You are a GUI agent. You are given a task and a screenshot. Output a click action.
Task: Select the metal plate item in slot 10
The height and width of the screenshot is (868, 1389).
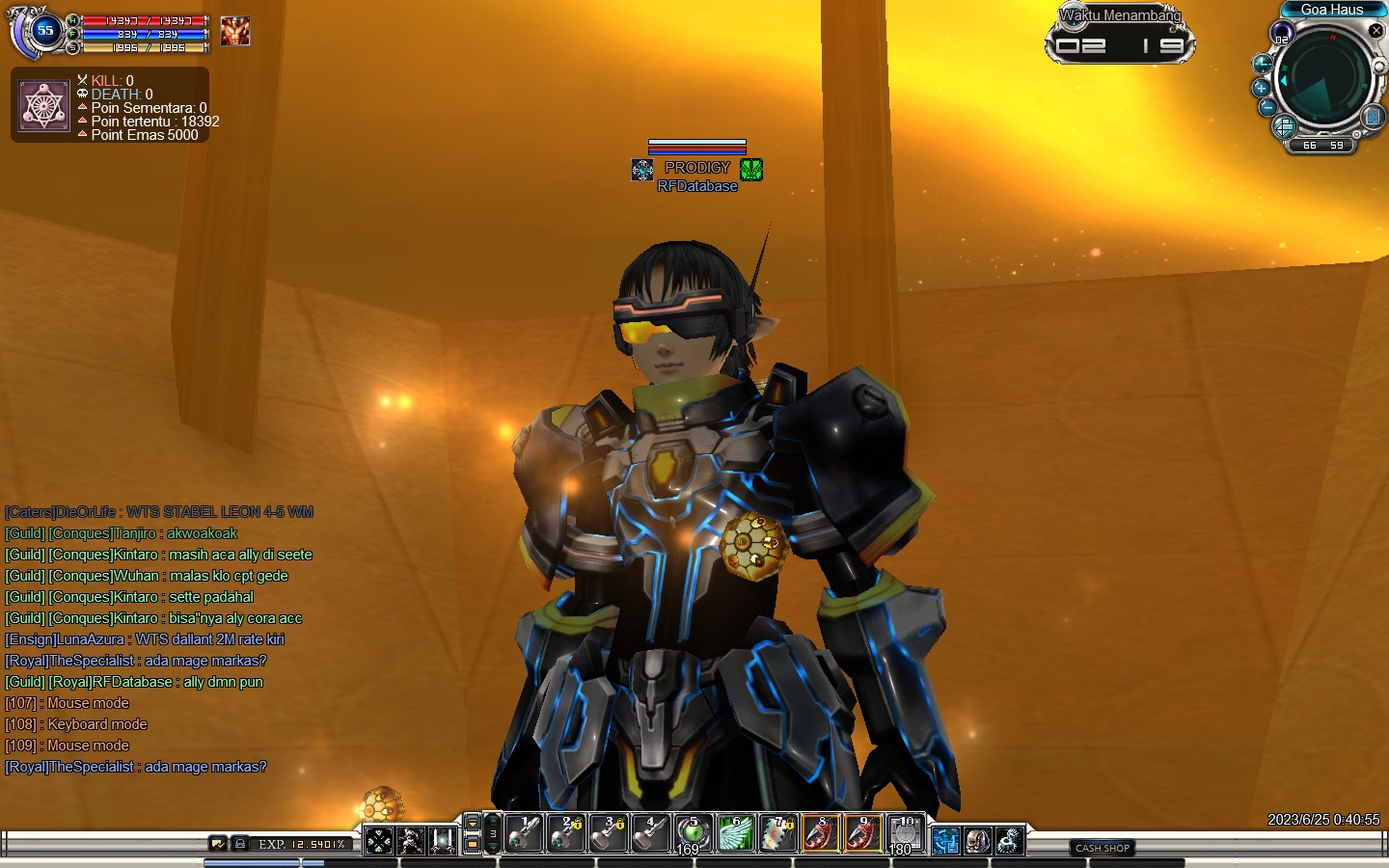pyautogui.click(x=905, y=834)
